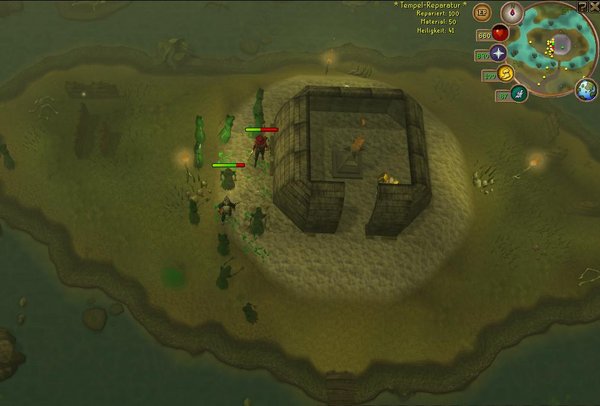The width and height of the screenshot is (600, 406).
Task: Click the red heart hitpoints orb
Action: 500,33
